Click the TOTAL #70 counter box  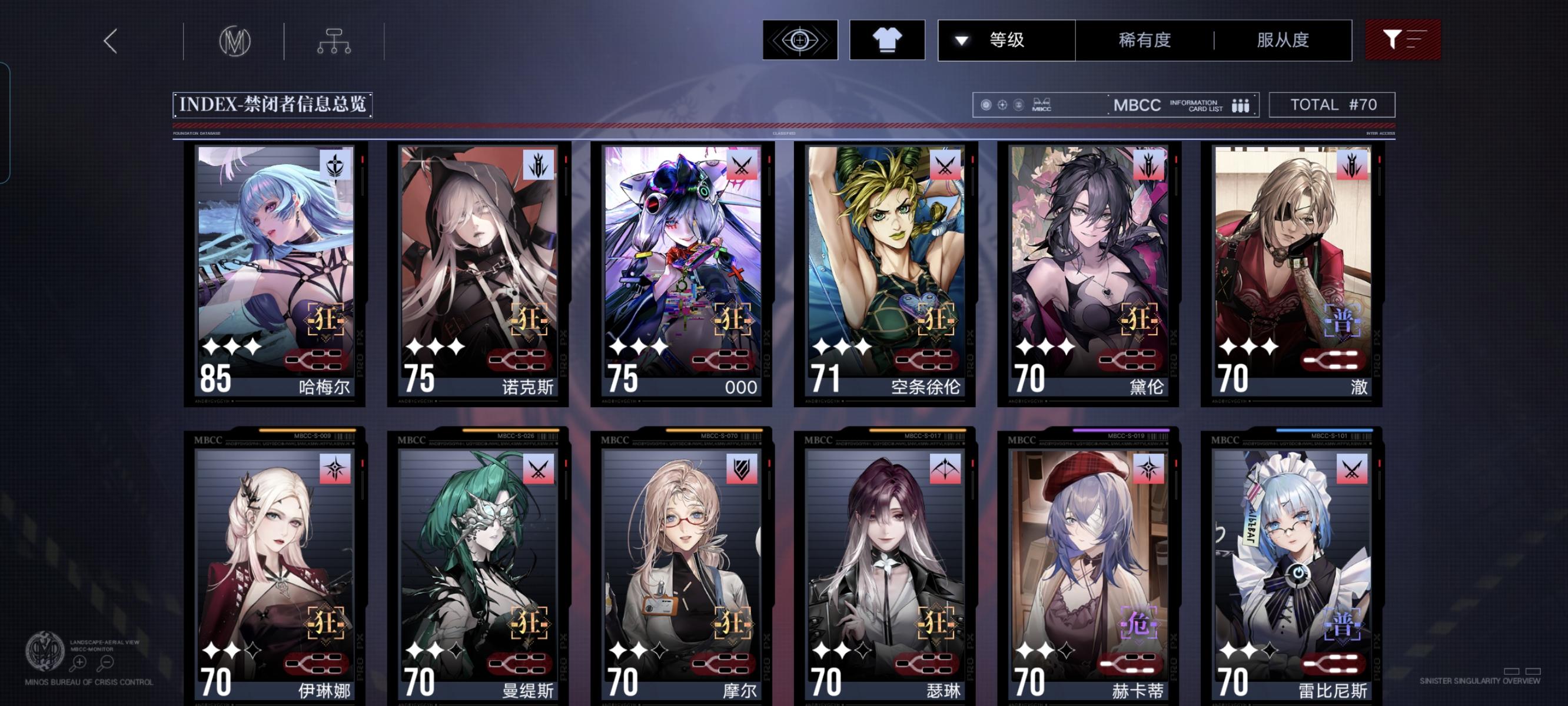(1333, 105)
